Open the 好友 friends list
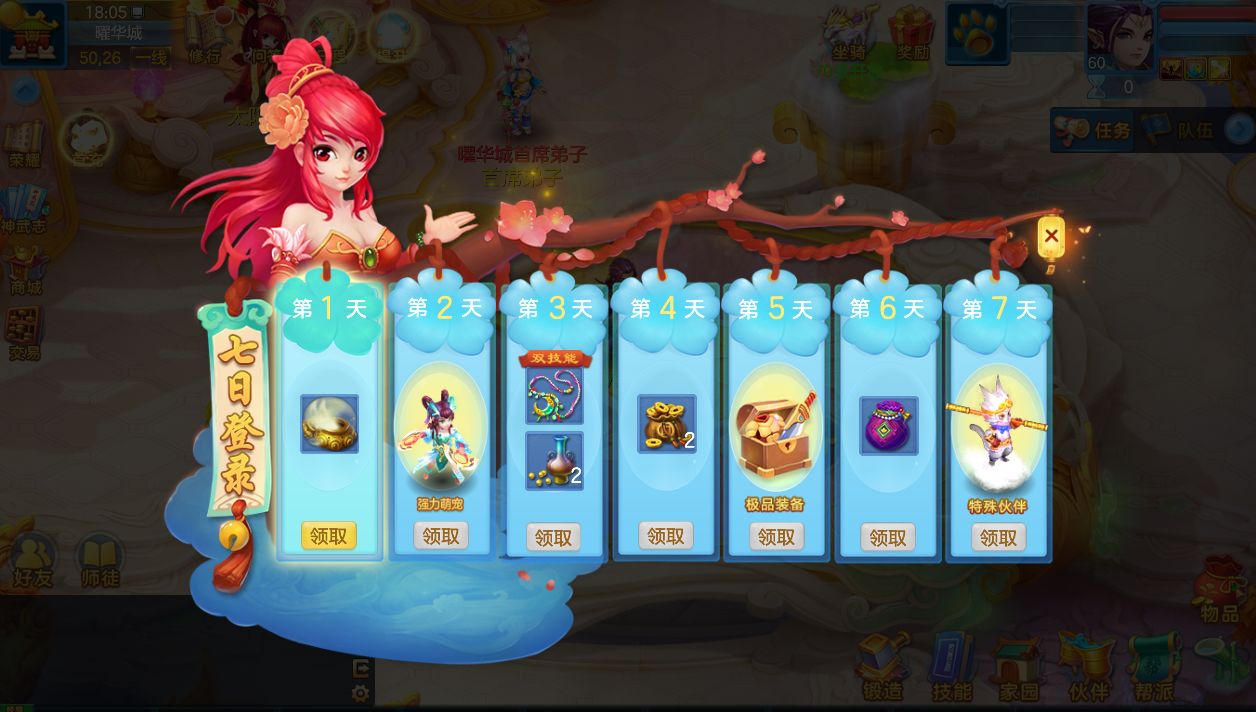1256x712 pixels. [33, 560]
